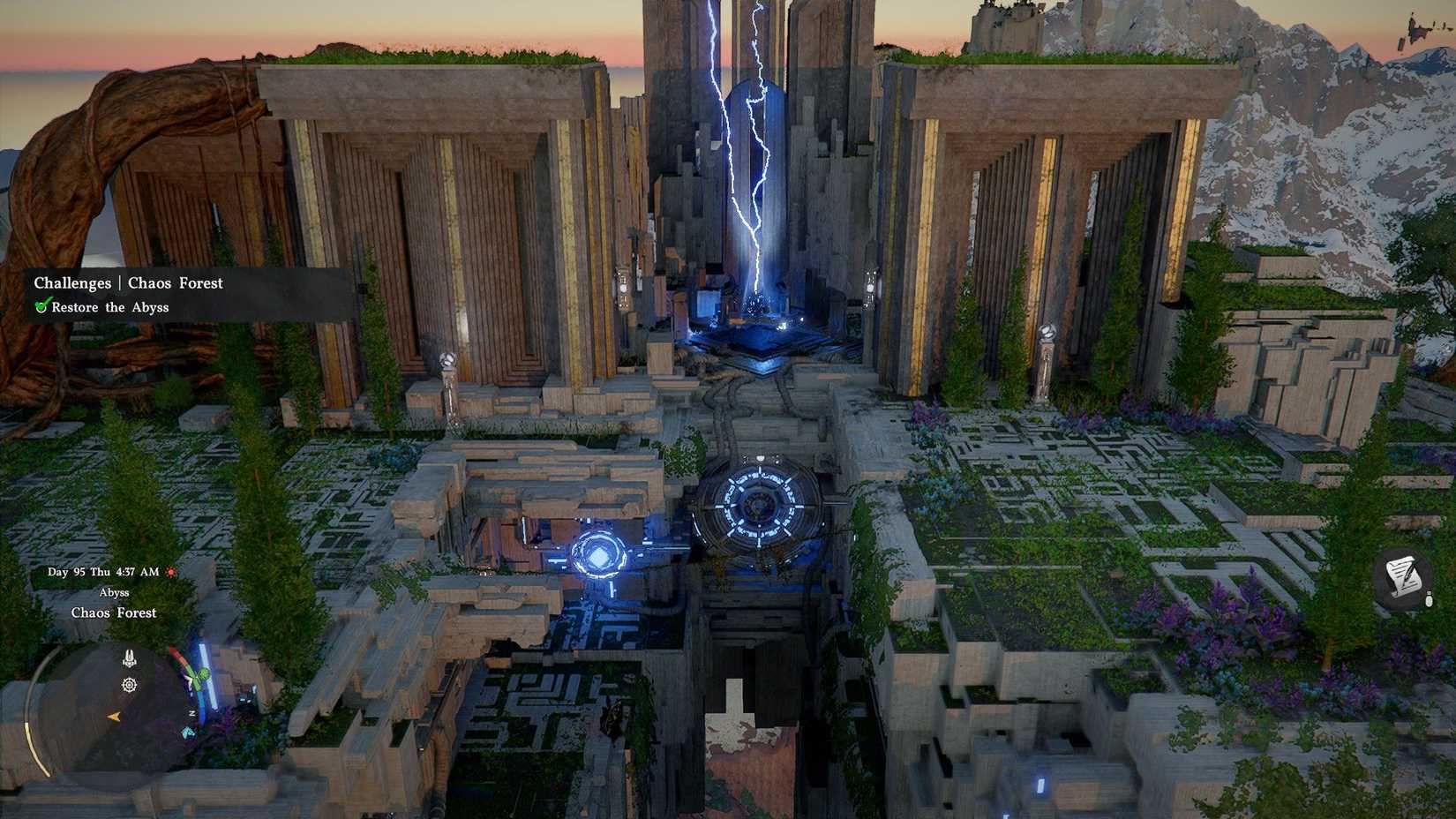Expand the Chaos Forest region label
The image size is (1456, 819).
pyautogui.click(x=113, y=612)
